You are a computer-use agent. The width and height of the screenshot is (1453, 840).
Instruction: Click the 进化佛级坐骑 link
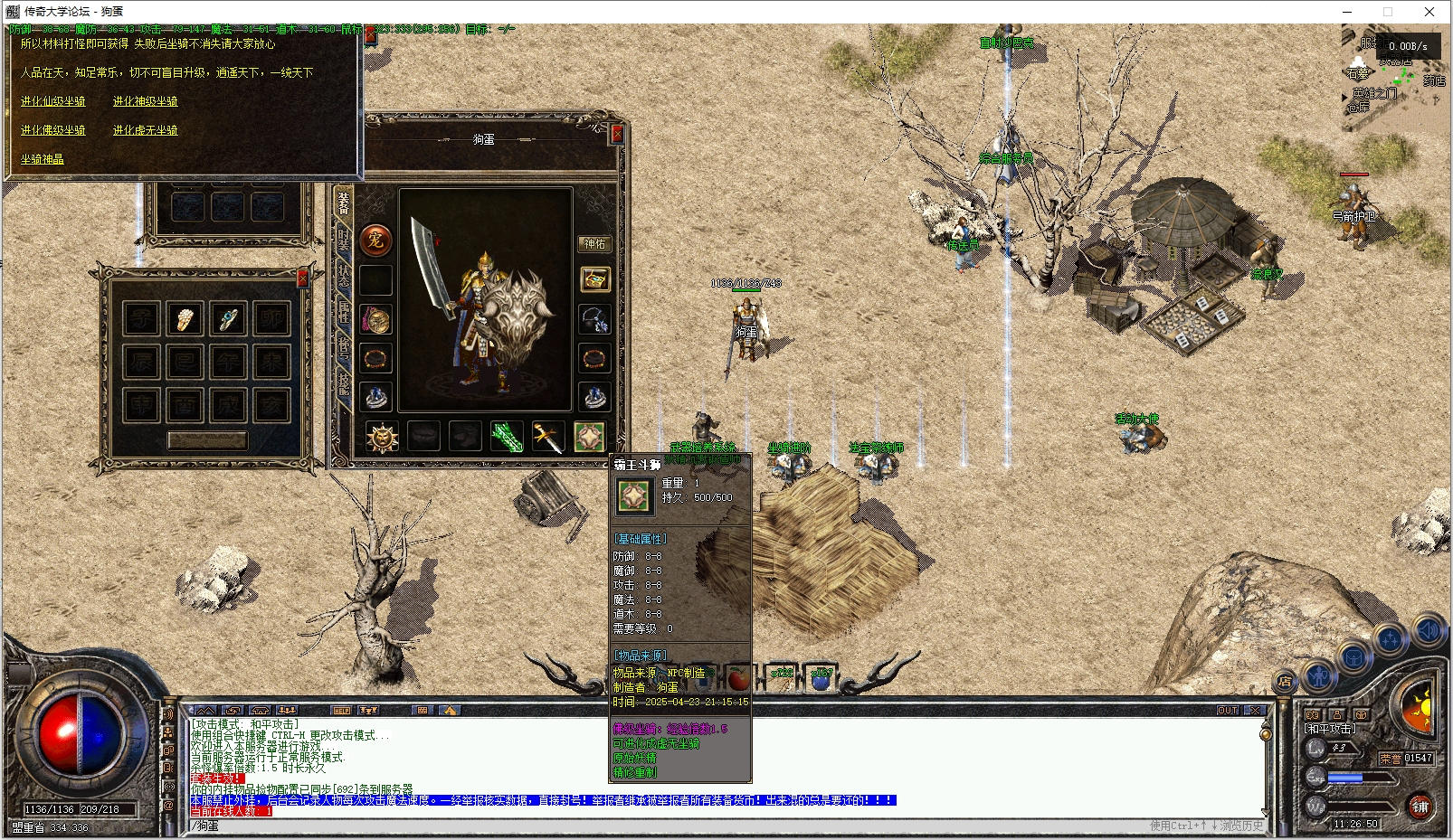[x=53, y=130]
